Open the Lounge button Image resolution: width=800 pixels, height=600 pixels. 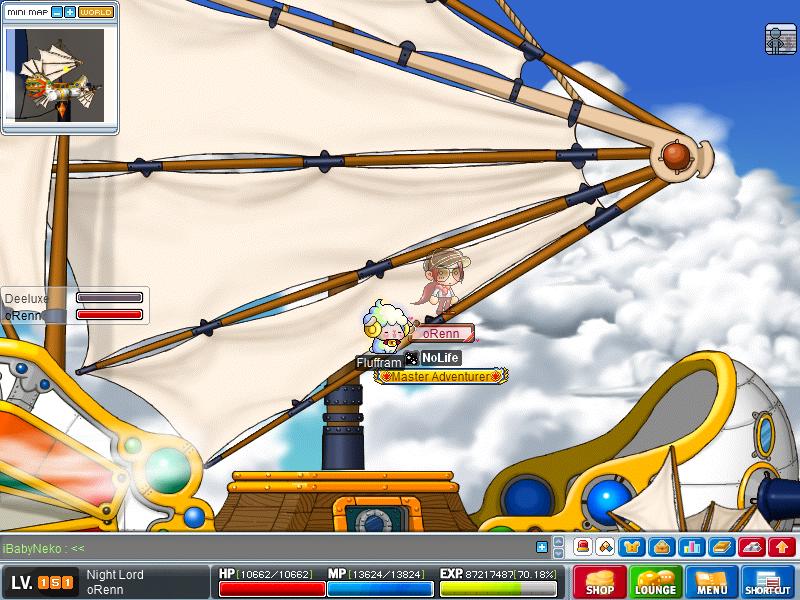(x=656, y=582)
